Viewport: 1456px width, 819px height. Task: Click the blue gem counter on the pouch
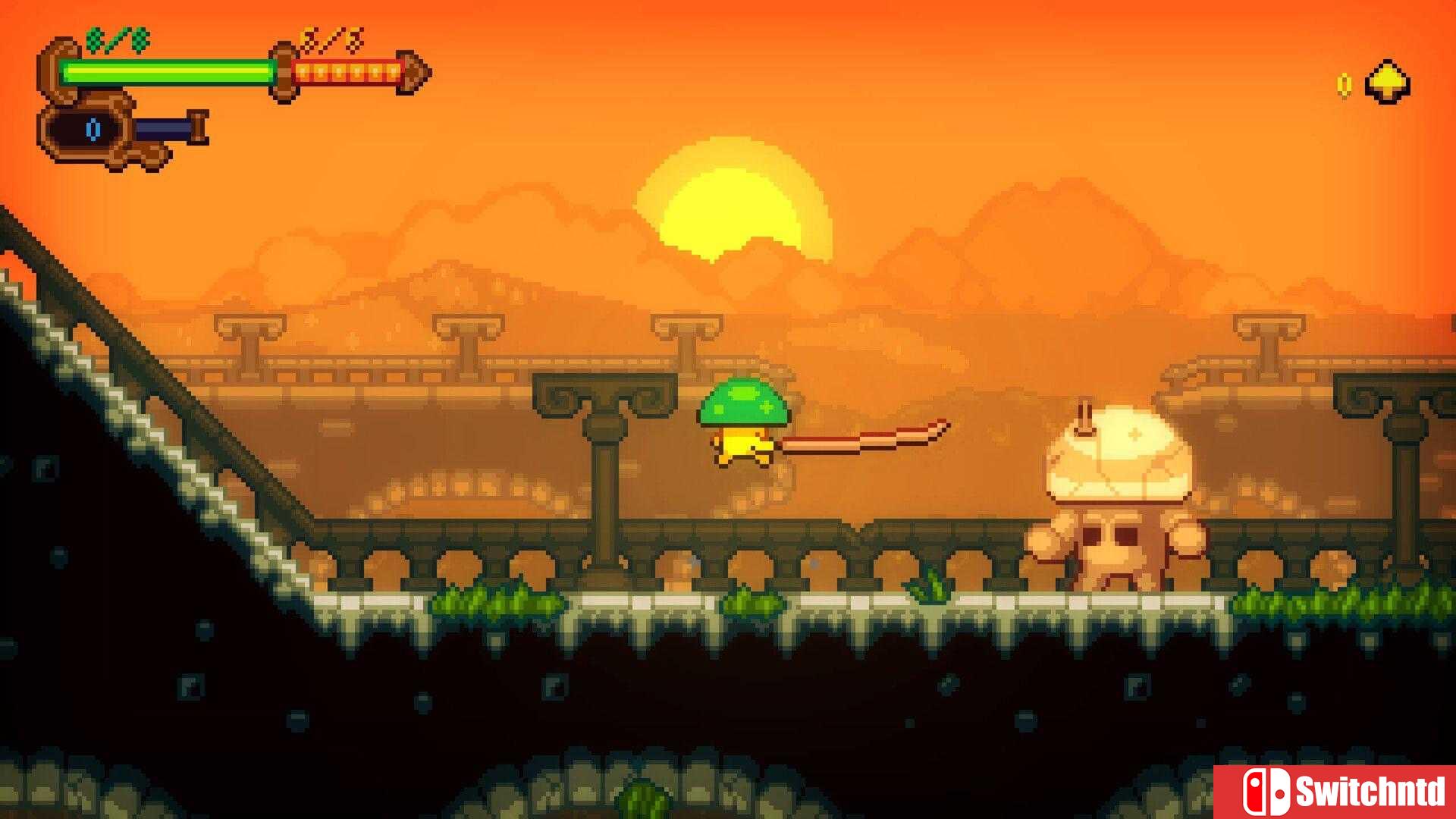(93, 129)
